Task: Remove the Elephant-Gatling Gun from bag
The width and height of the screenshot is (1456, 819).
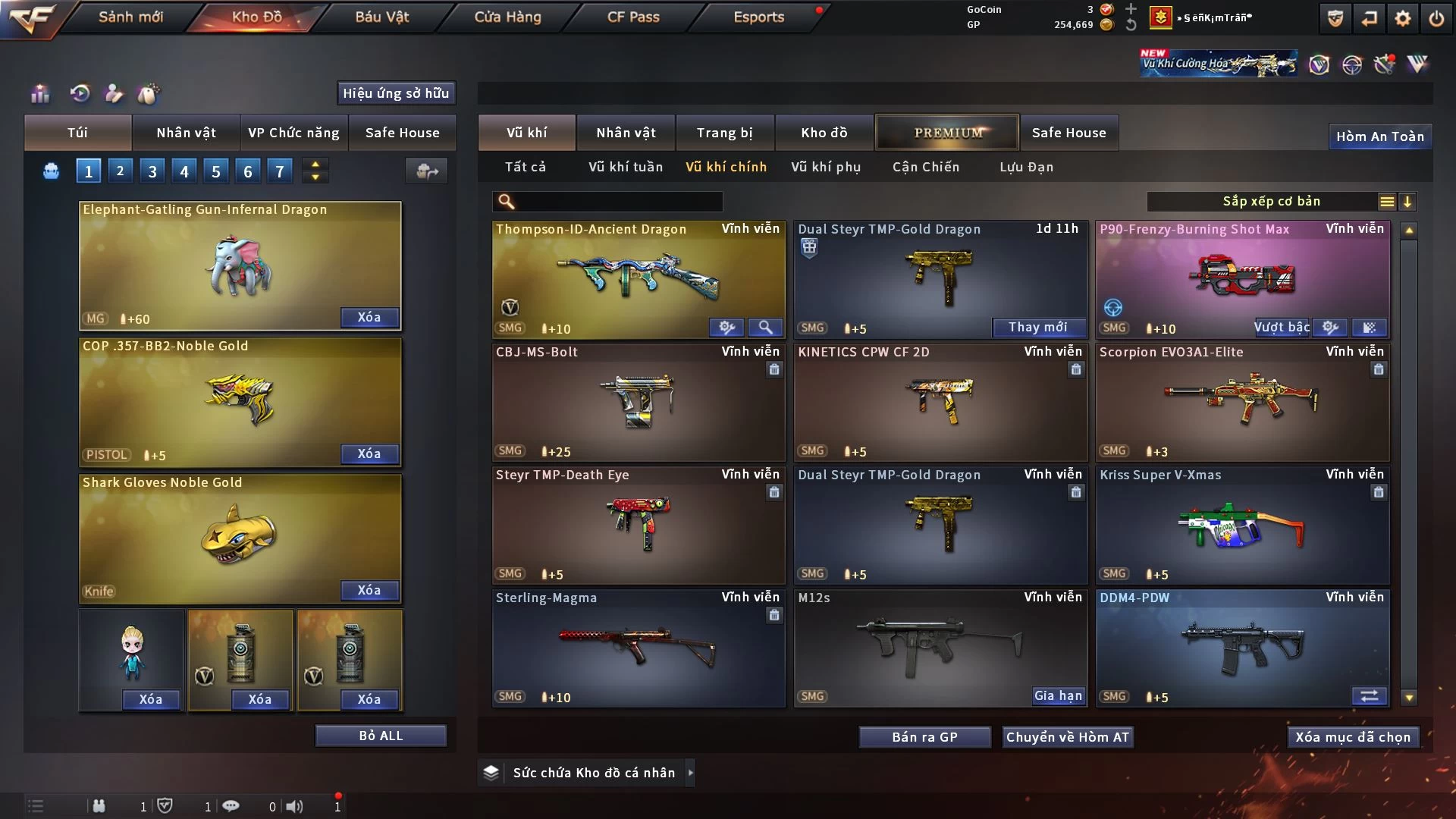Action: 369,317
